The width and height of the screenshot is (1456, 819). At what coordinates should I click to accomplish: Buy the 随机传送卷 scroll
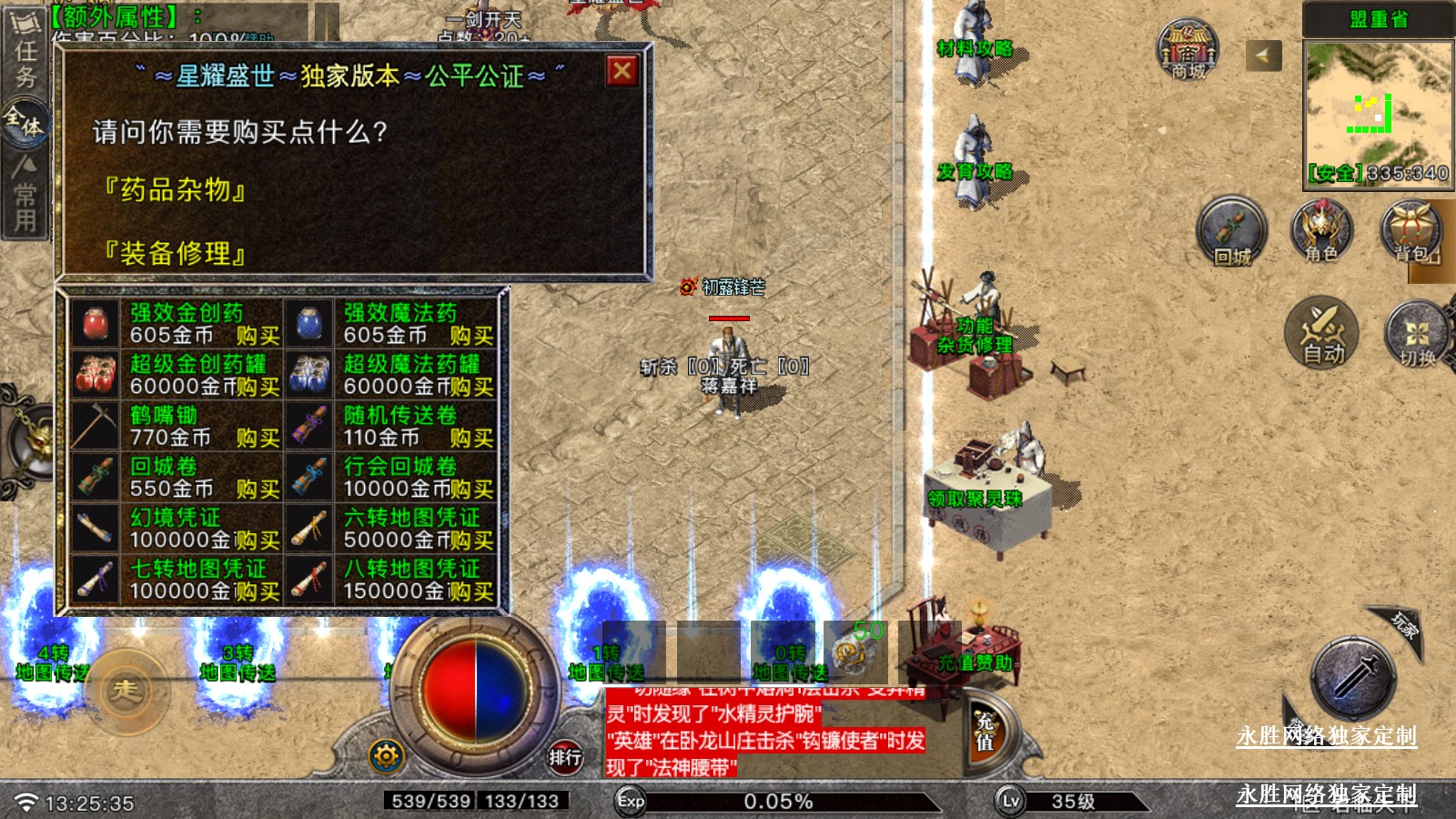pos(471,438)
